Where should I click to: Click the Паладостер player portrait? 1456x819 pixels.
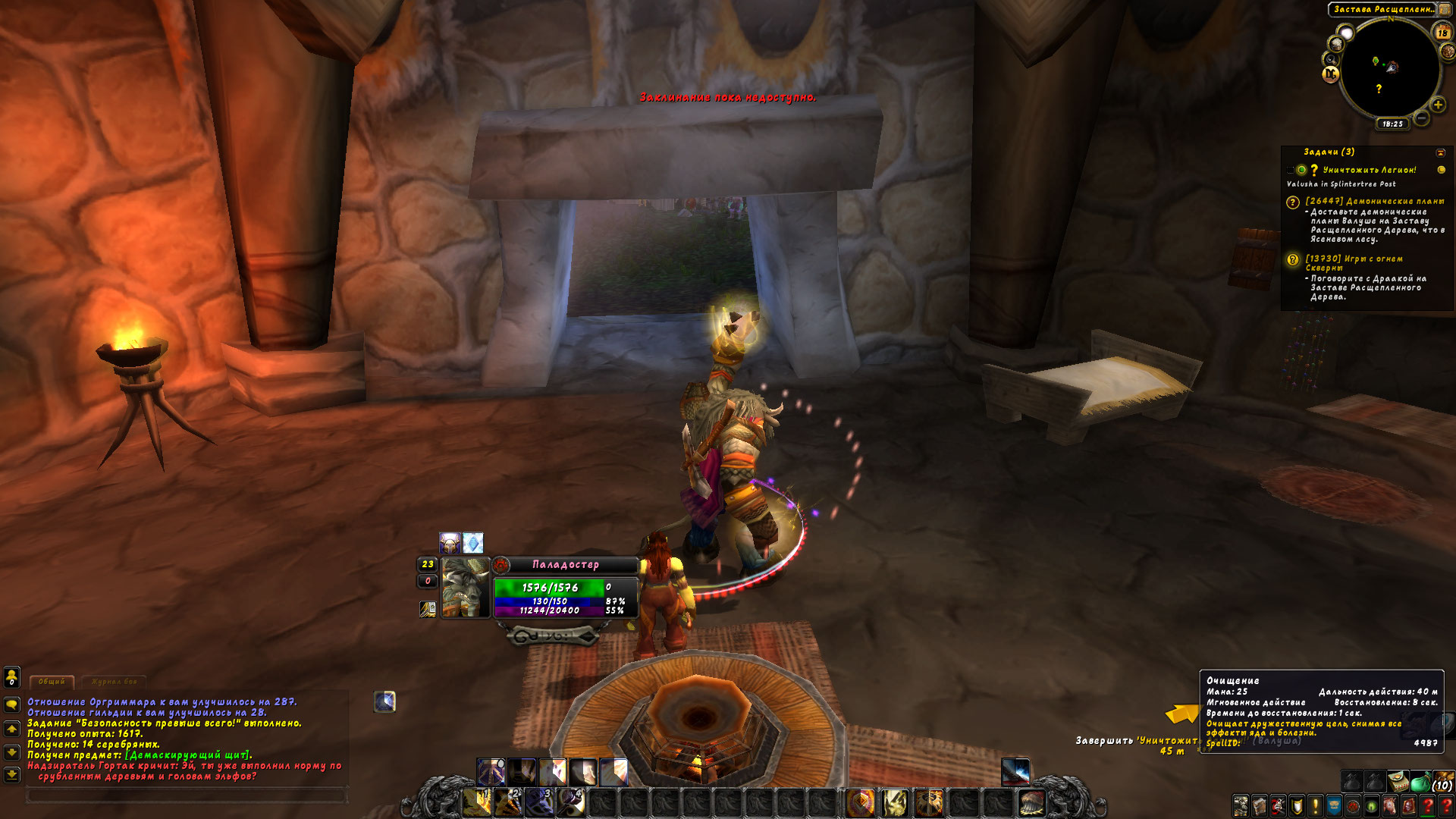point(465,588)
